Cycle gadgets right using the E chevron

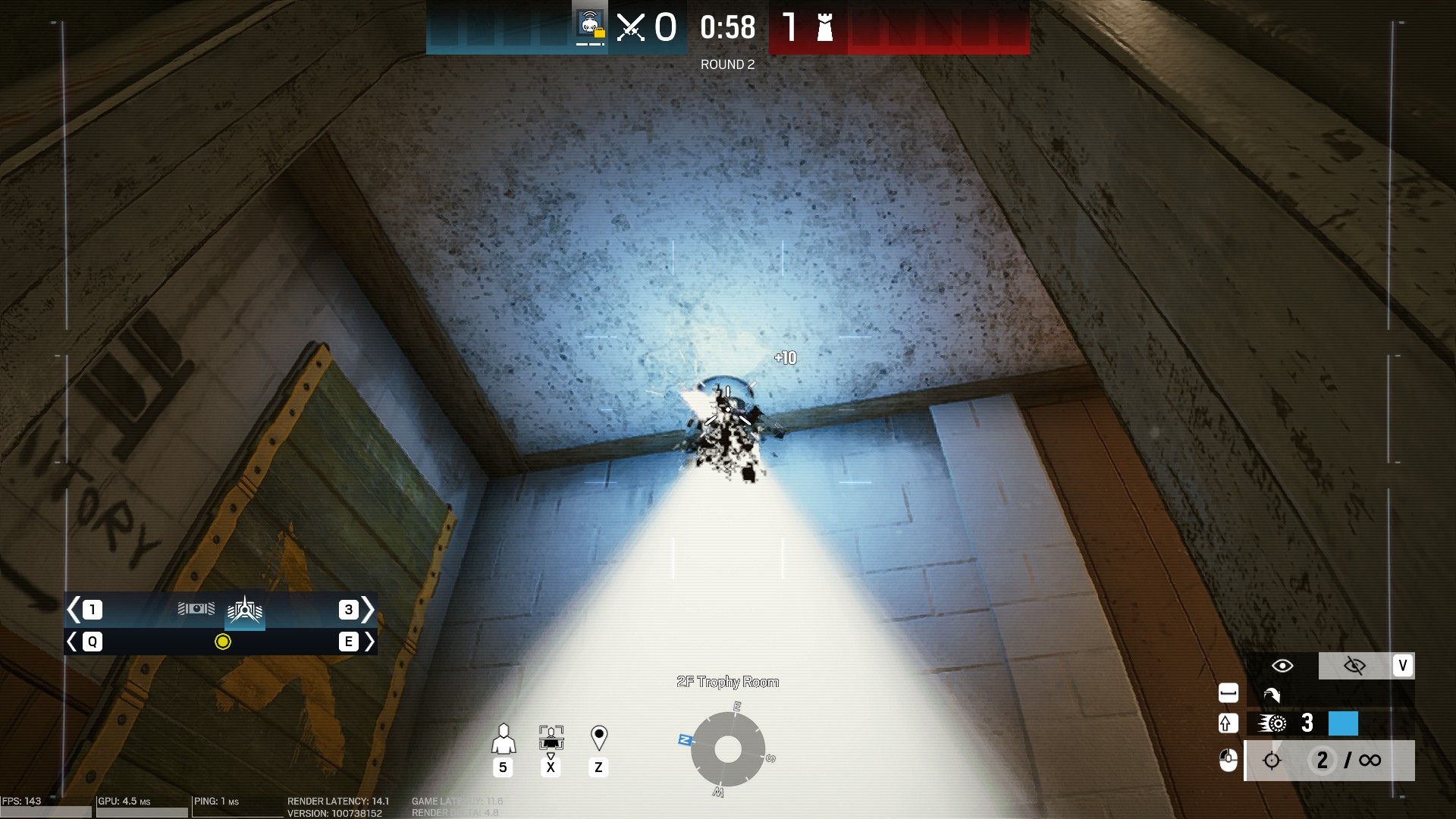[x=371, y=642]
